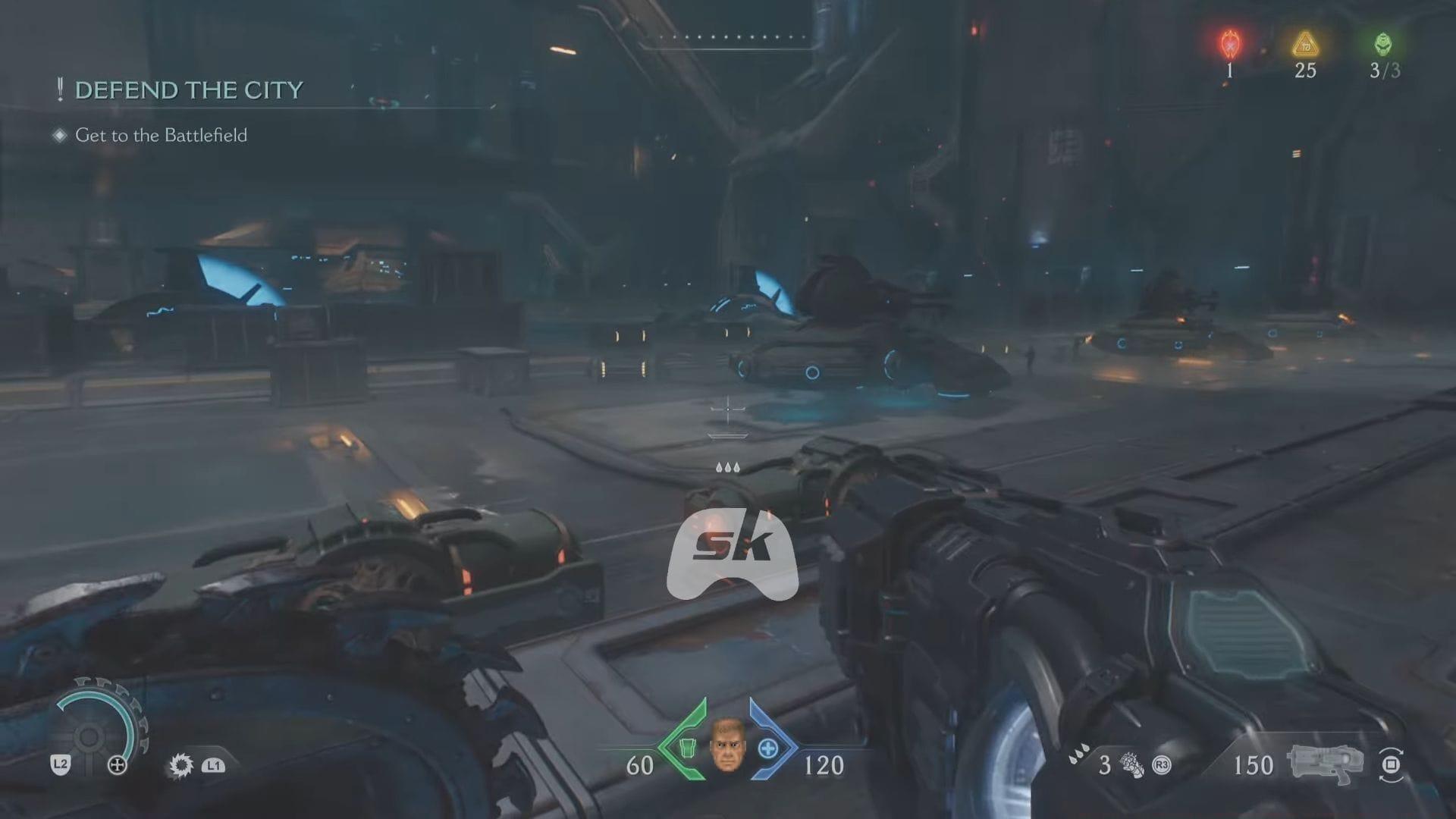Select the equipped gun weapon icon
This screenshot has height=819, width=1456.
pyautogui.click(x=1324, y=763)
